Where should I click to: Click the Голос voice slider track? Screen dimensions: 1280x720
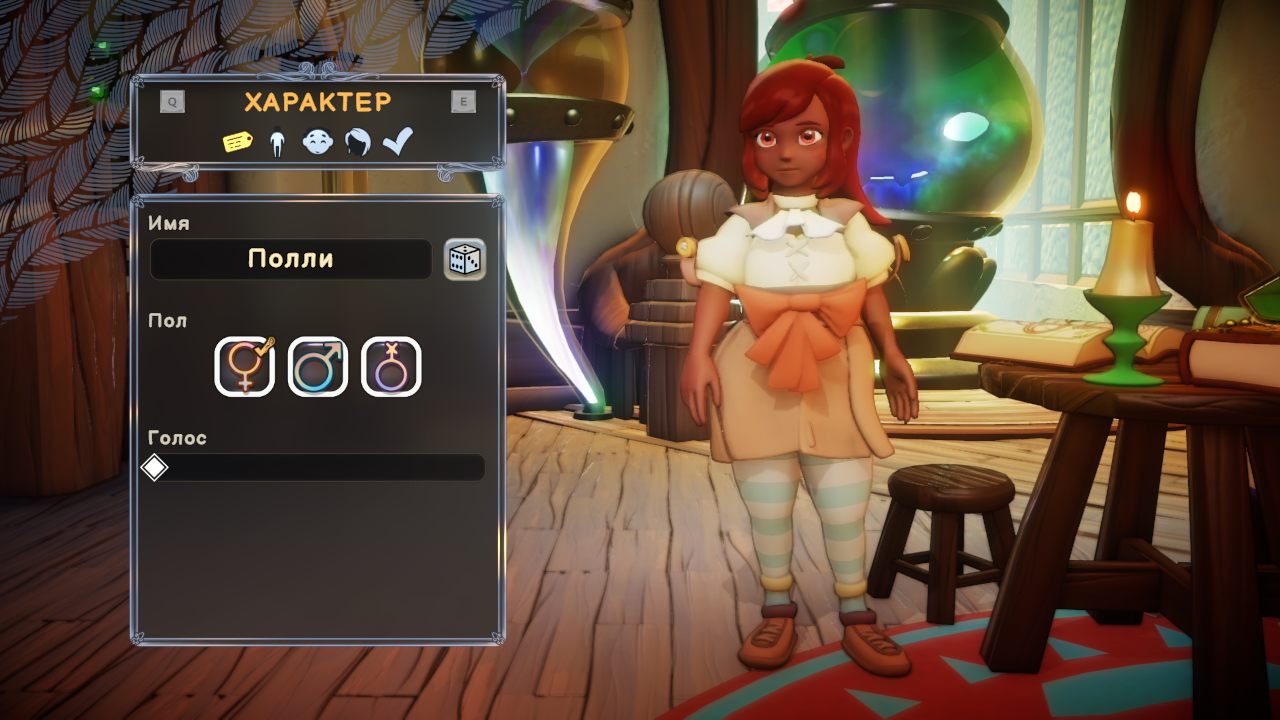[318, 468]
